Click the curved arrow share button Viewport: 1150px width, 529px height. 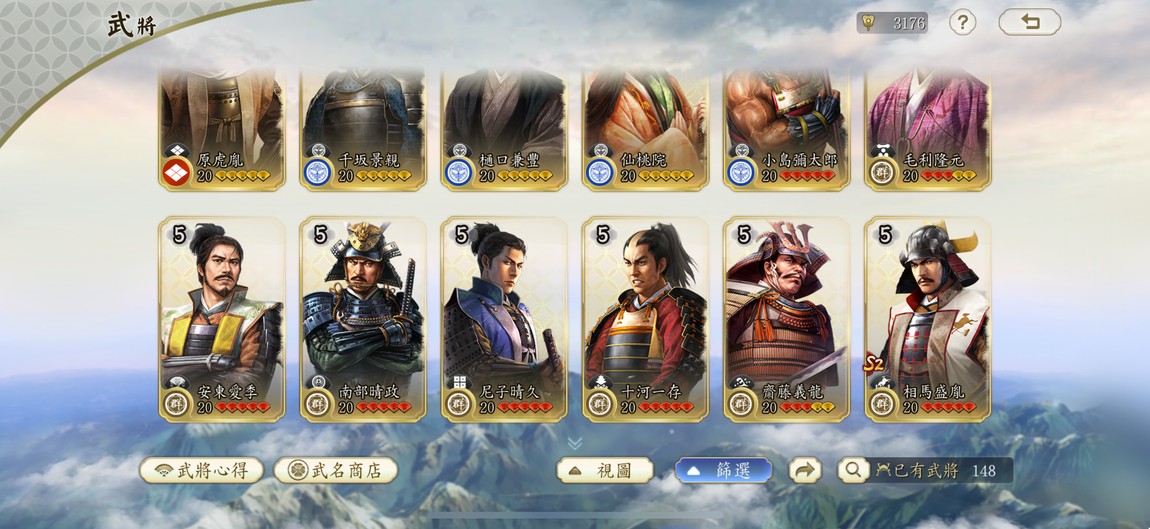click(x=805, y=470)
